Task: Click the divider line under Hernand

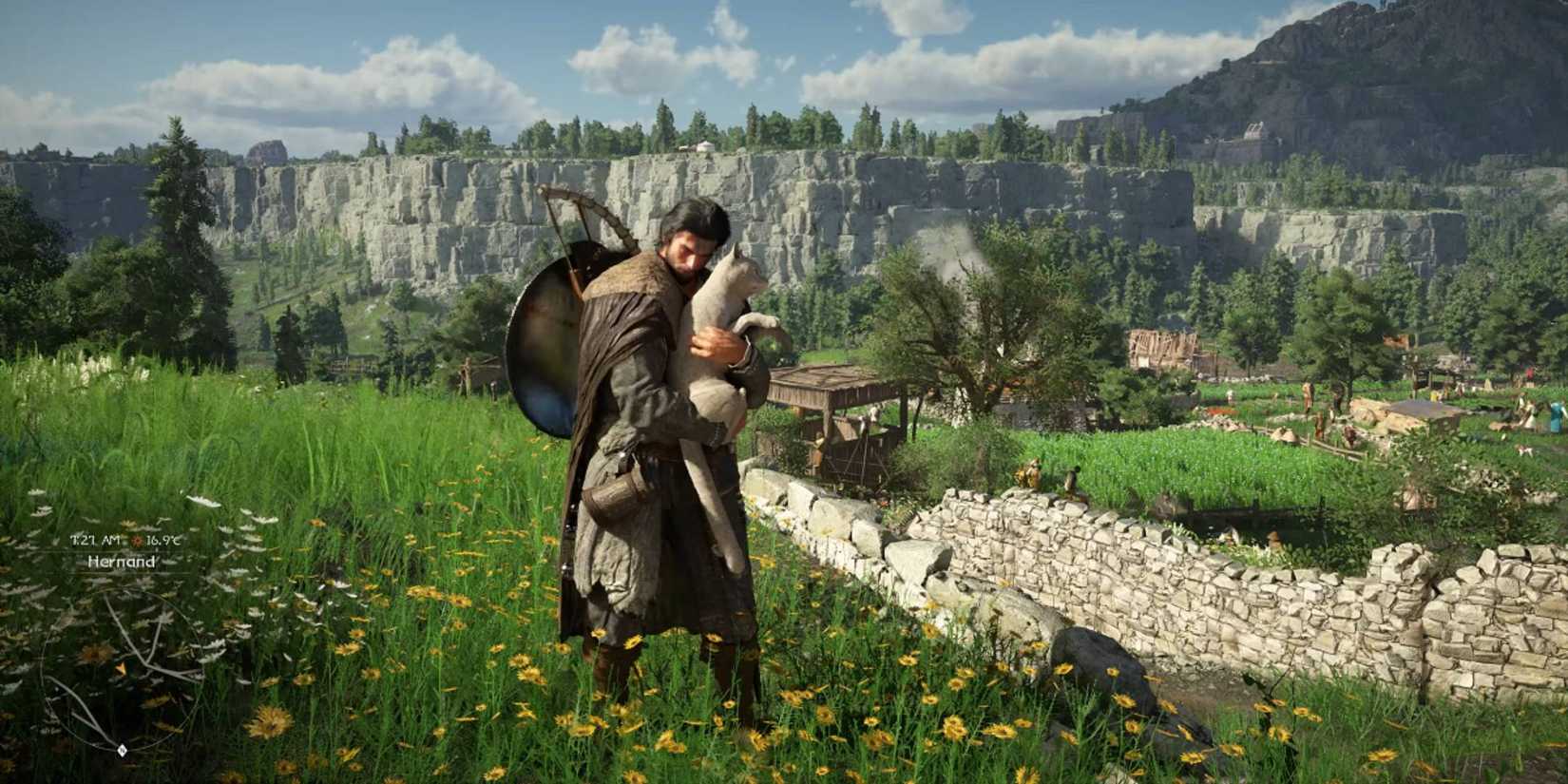Action: 124,574
